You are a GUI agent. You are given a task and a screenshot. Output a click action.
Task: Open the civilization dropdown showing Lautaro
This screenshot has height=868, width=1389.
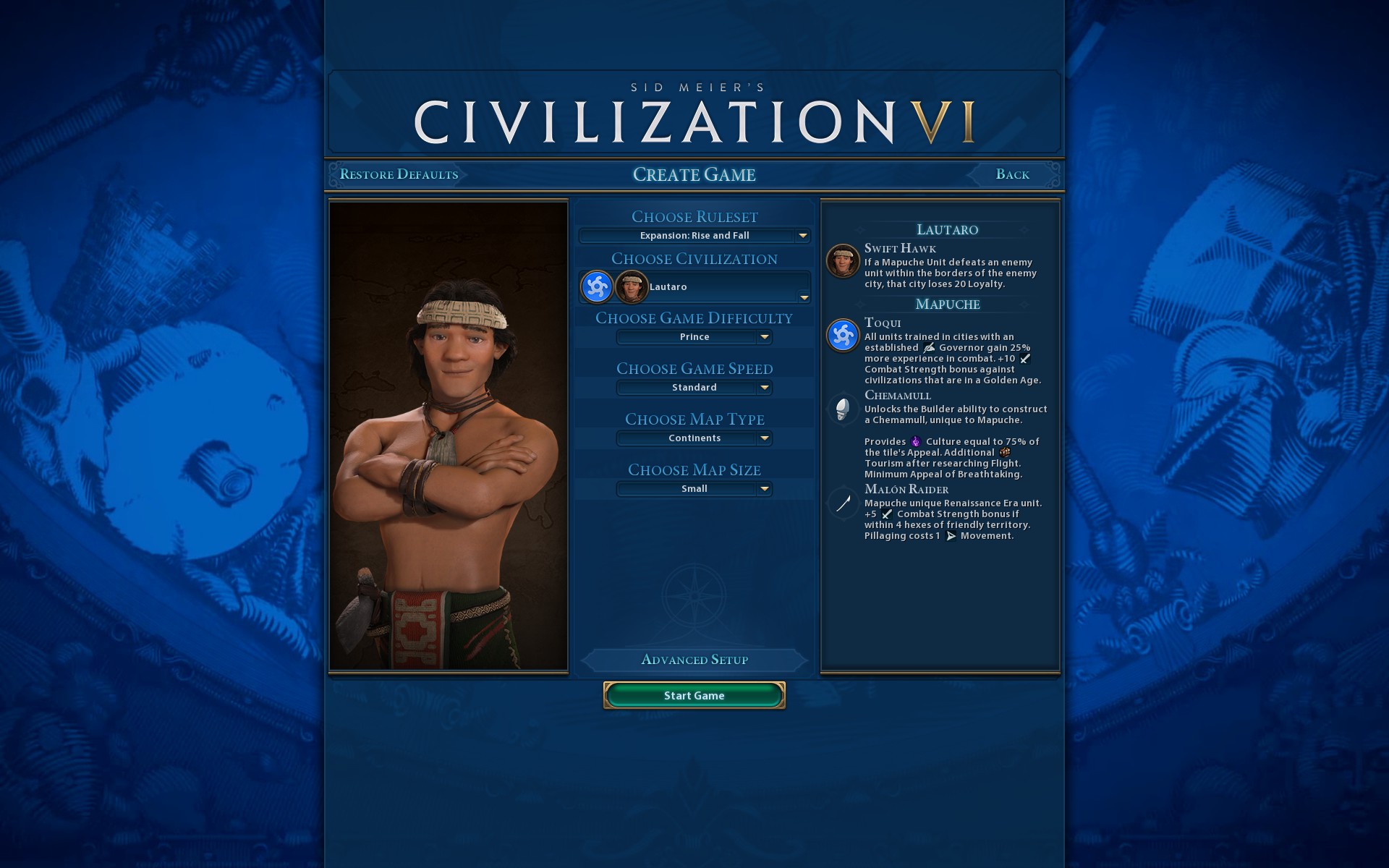tap(694, 287)
